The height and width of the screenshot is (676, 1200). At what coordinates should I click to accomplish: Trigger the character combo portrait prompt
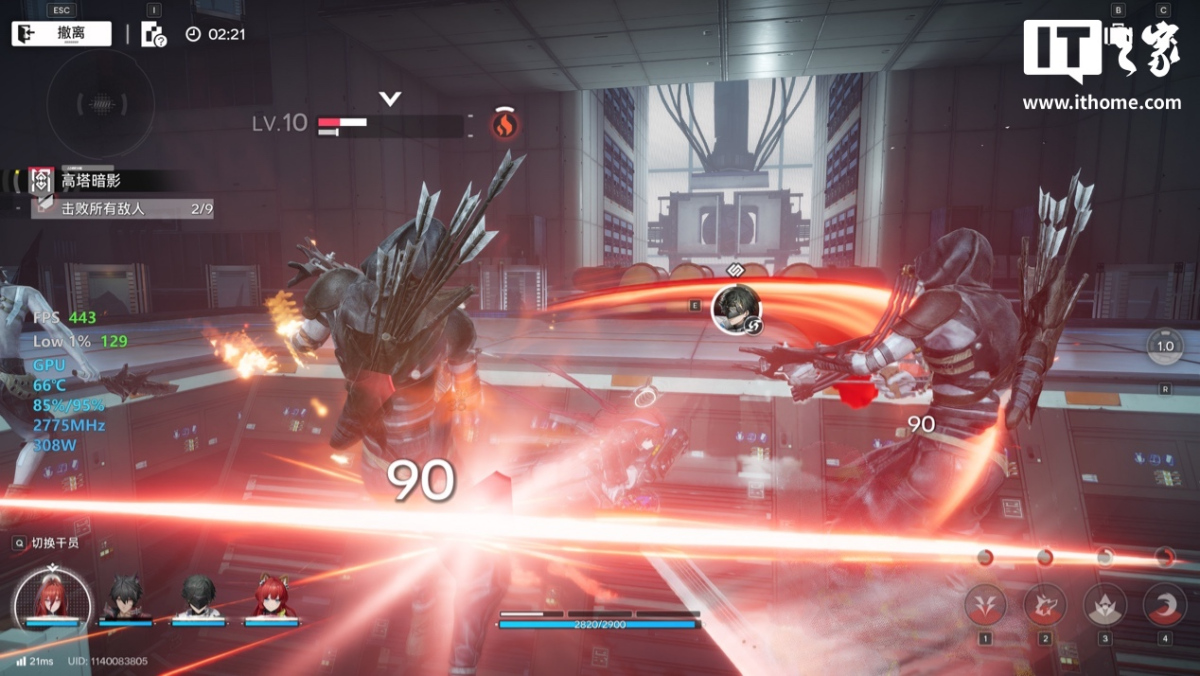tap(736, 309)
